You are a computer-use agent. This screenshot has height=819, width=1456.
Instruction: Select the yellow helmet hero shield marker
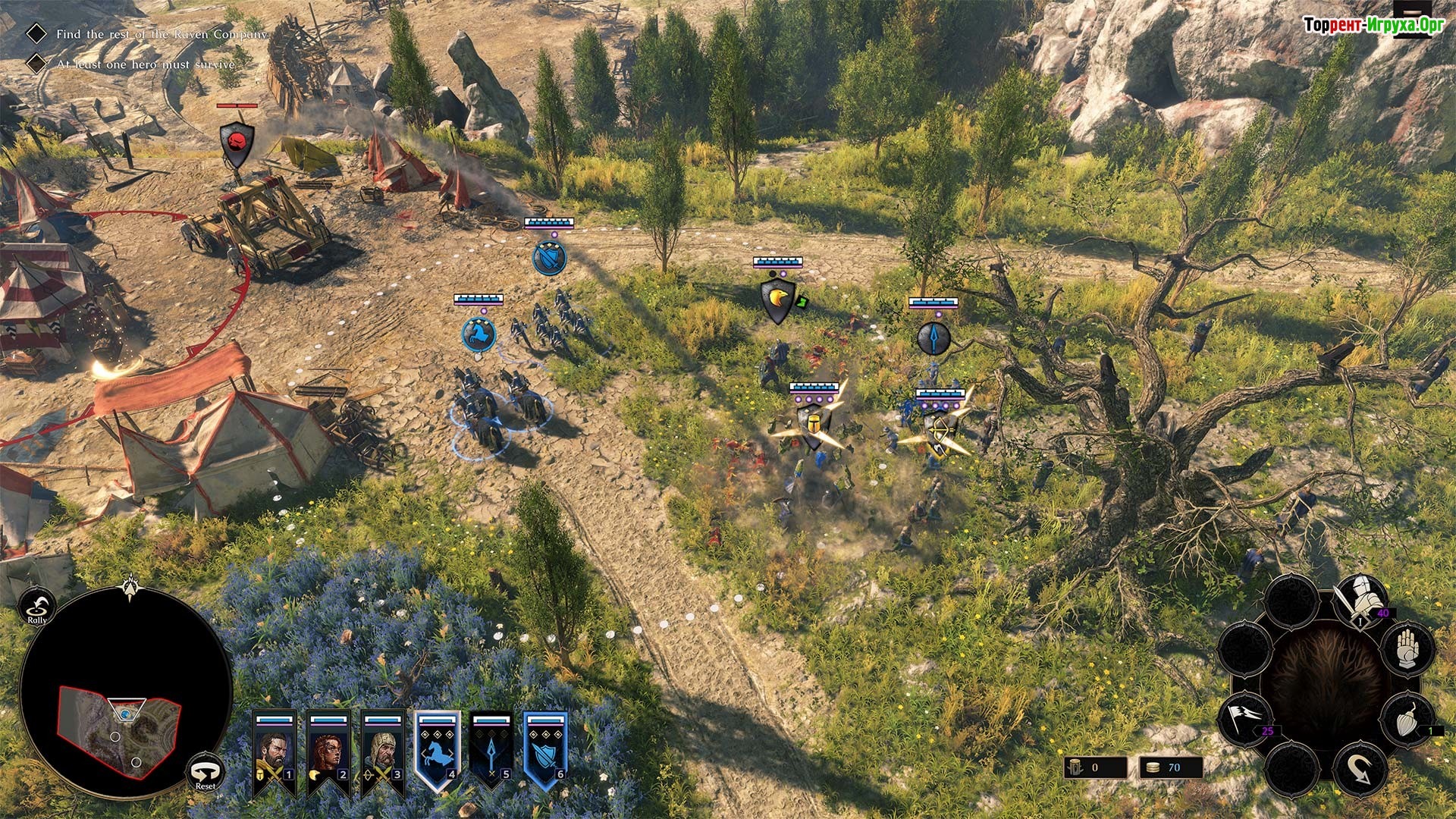point(812,423)
